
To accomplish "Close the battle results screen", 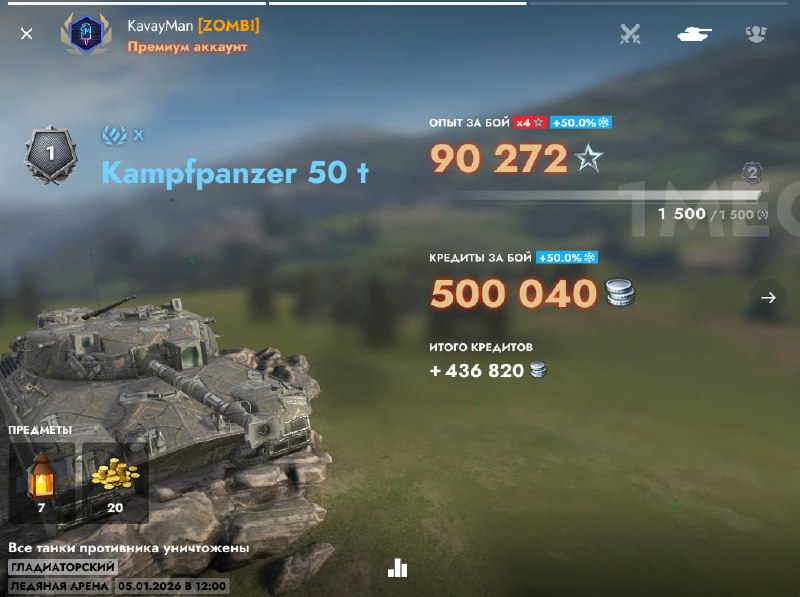I will (27, 34).
